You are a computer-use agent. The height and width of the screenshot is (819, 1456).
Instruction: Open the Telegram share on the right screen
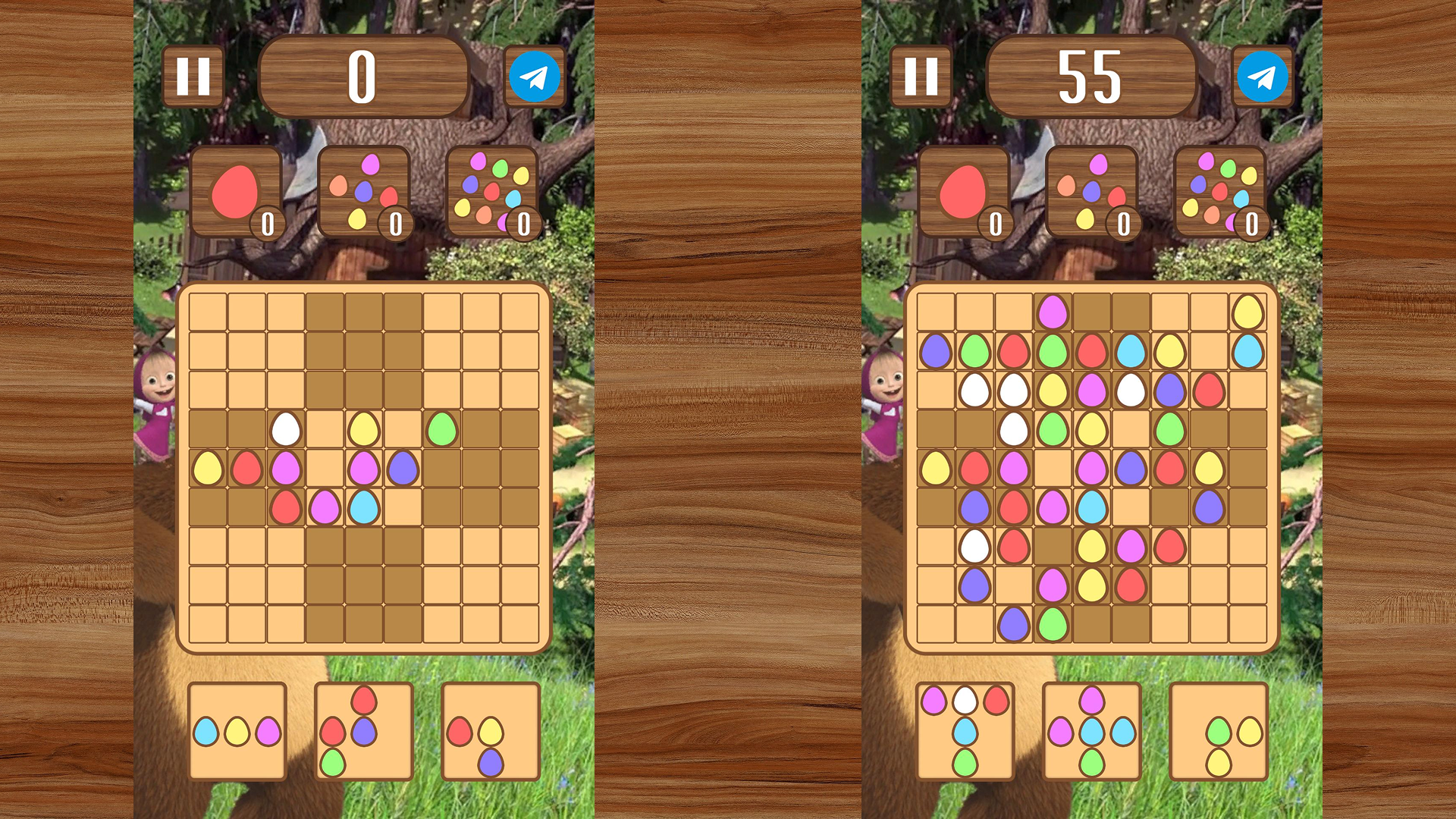pos(1263,75)
